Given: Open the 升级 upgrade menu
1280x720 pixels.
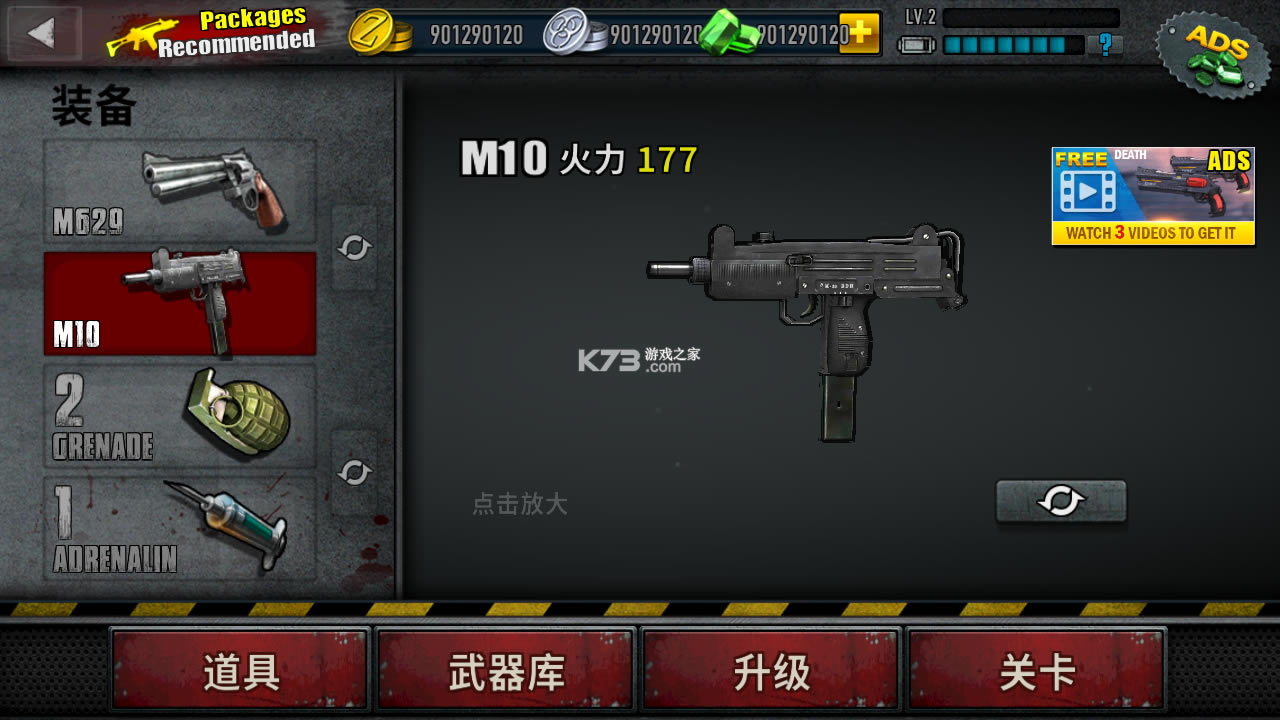Looking at the screenshot, I should (x=771, y=672).
